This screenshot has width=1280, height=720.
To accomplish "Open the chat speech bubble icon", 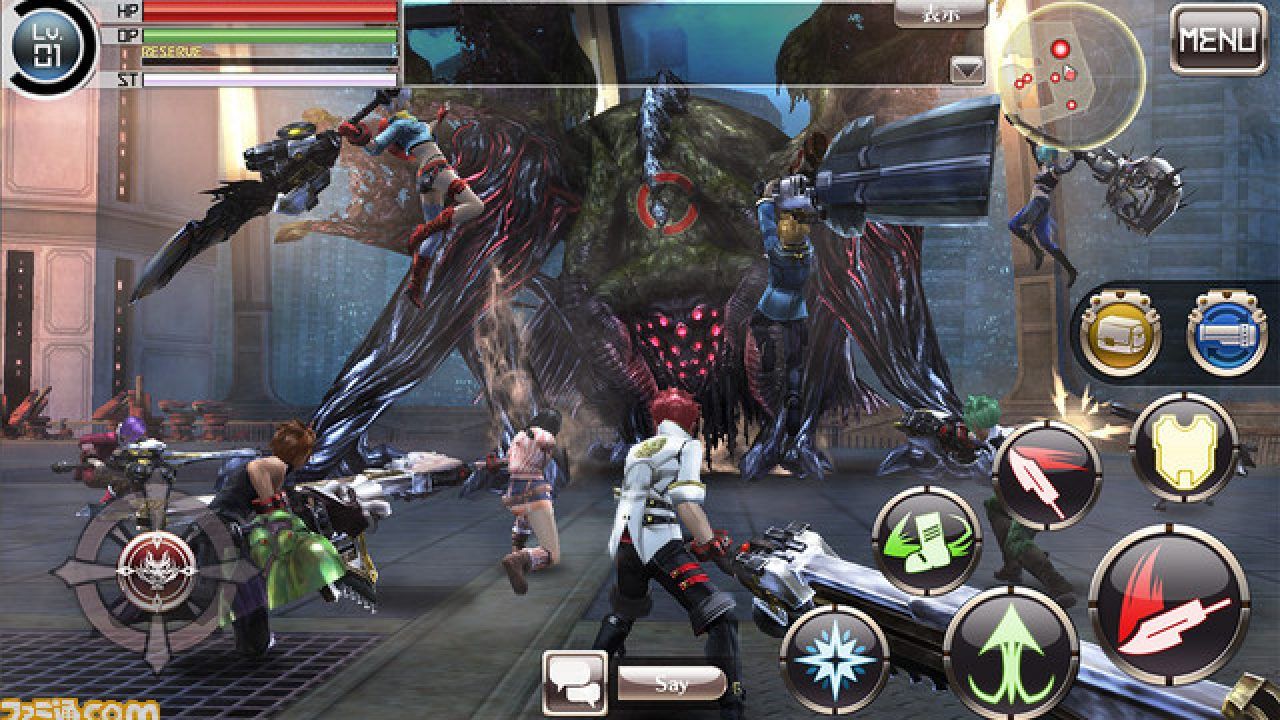I will coord(575,683).
